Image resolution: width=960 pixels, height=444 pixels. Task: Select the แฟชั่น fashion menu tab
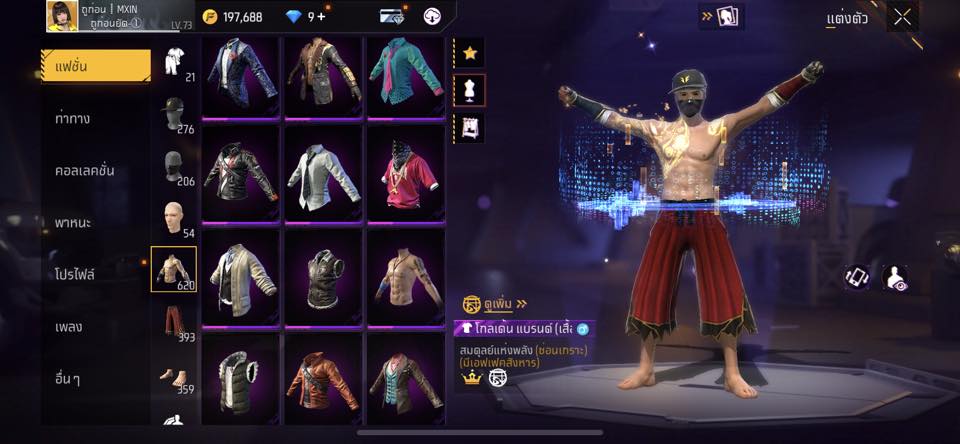tap(95, 66)
